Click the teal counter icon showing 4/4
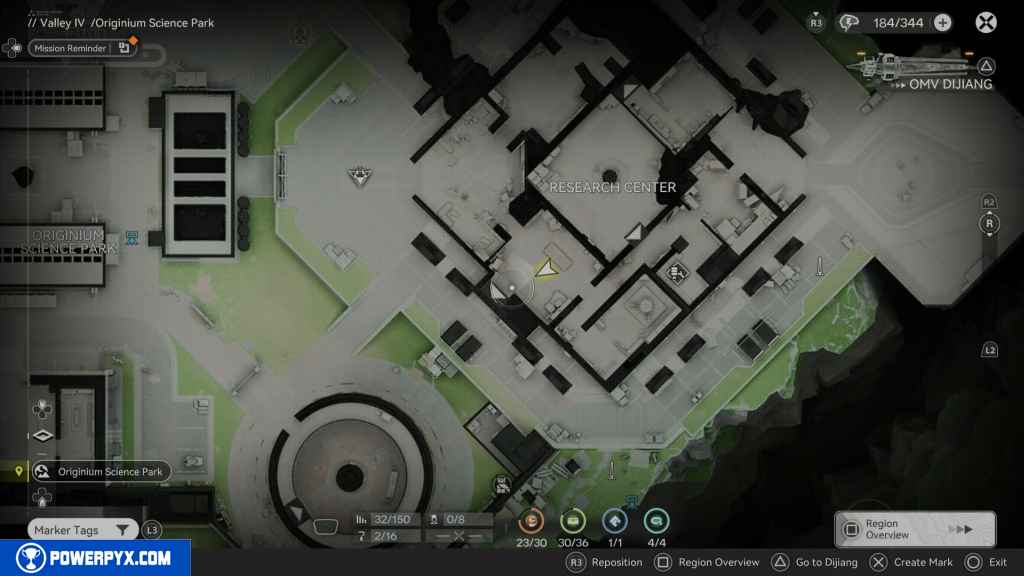Image resolution: width=1024 pixels, height=576 pixels. (x=656, y=520)
